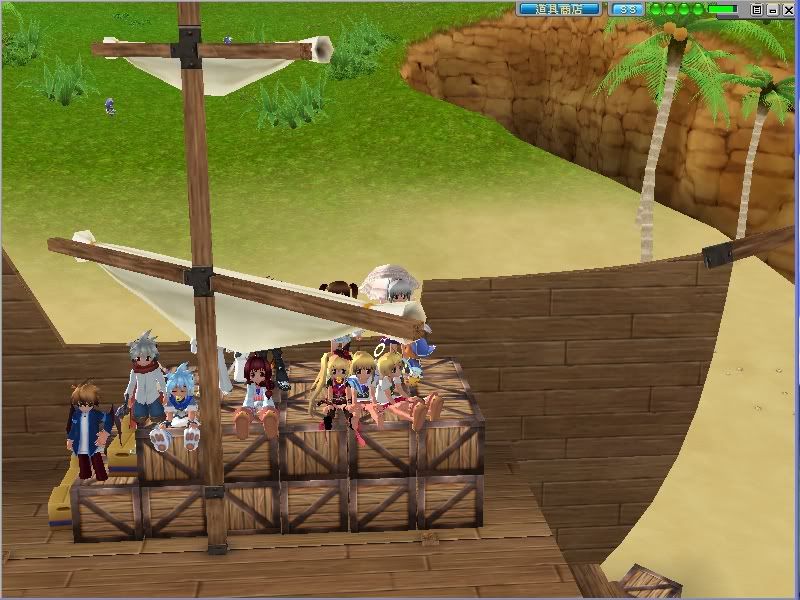This screenshot has height=600, width=800.
Task: Minimize the game window
Action: 773,9
